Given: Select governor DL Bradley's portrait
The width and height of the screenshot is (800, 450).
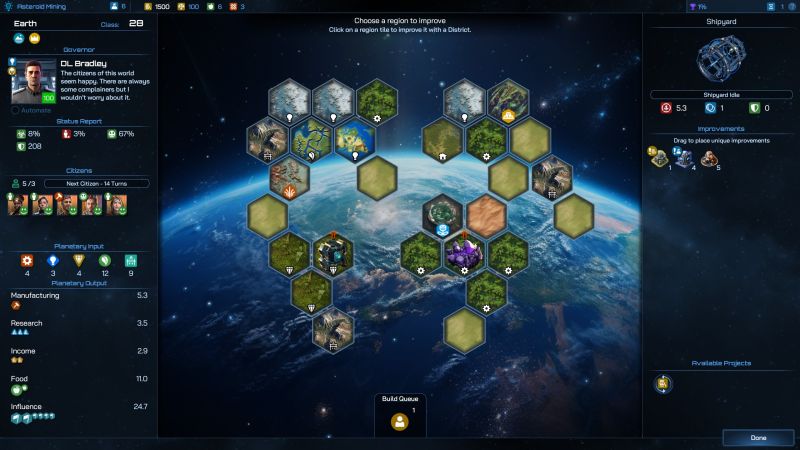Looking at the screenshot, I should pos(34,82).
